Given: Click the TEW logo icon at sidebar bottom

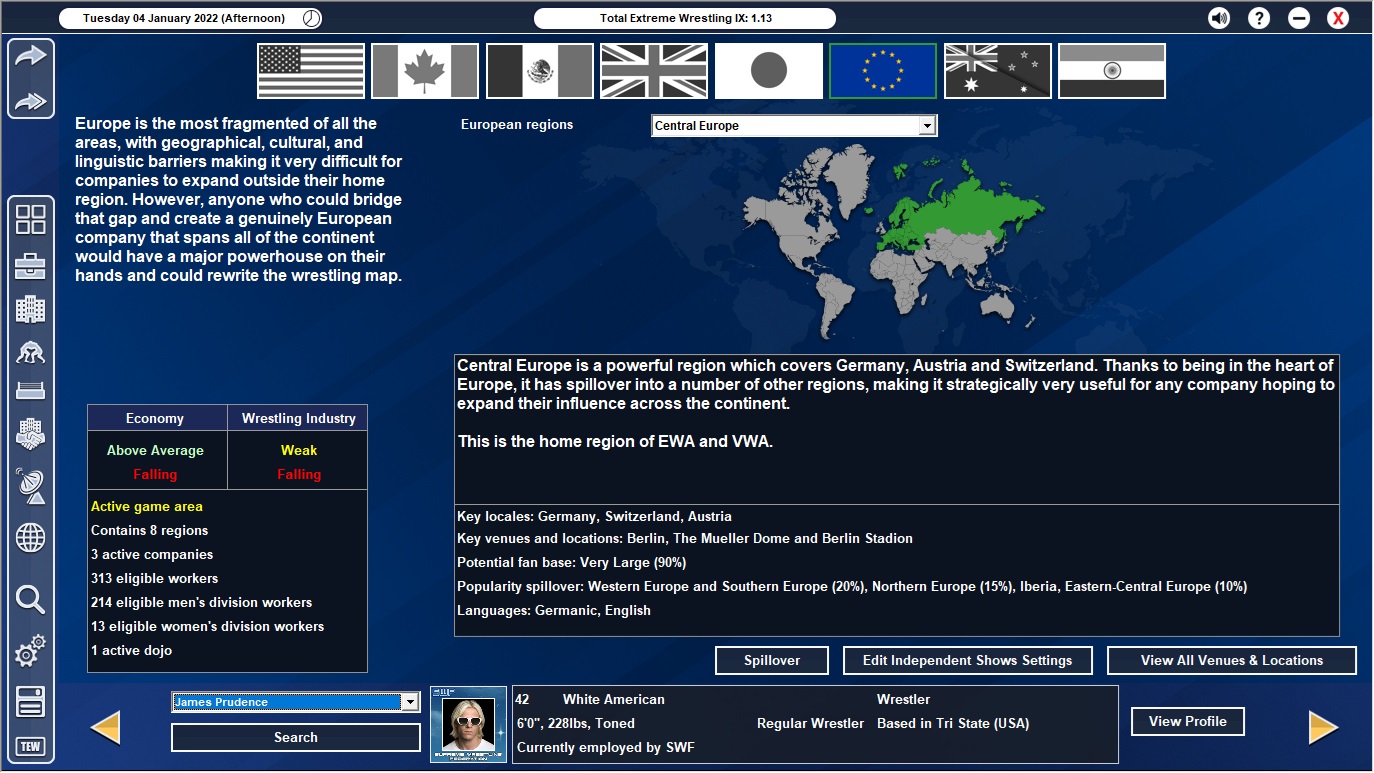Looking at the screenshot, I should pos(30,745).
